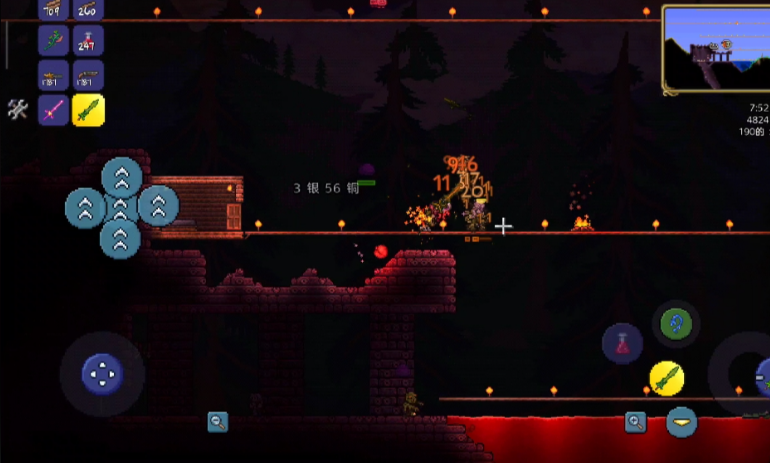This screenshot has height=463, width=770.
Task: Tap the round yellow down-arrow button
Action: (x=683, y=422)
